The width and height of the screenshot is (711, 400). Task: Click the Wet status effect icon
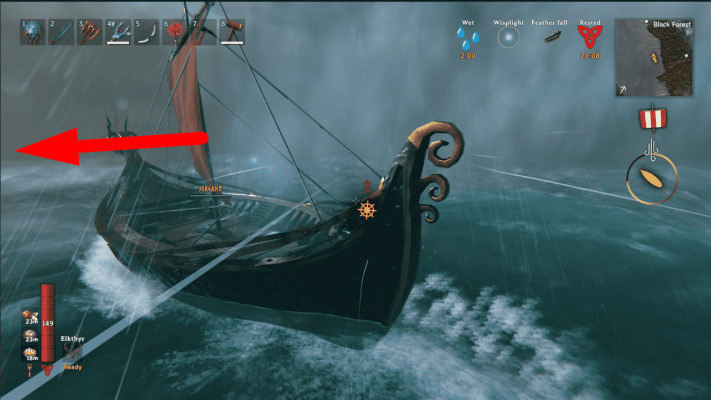coord(468,38)
